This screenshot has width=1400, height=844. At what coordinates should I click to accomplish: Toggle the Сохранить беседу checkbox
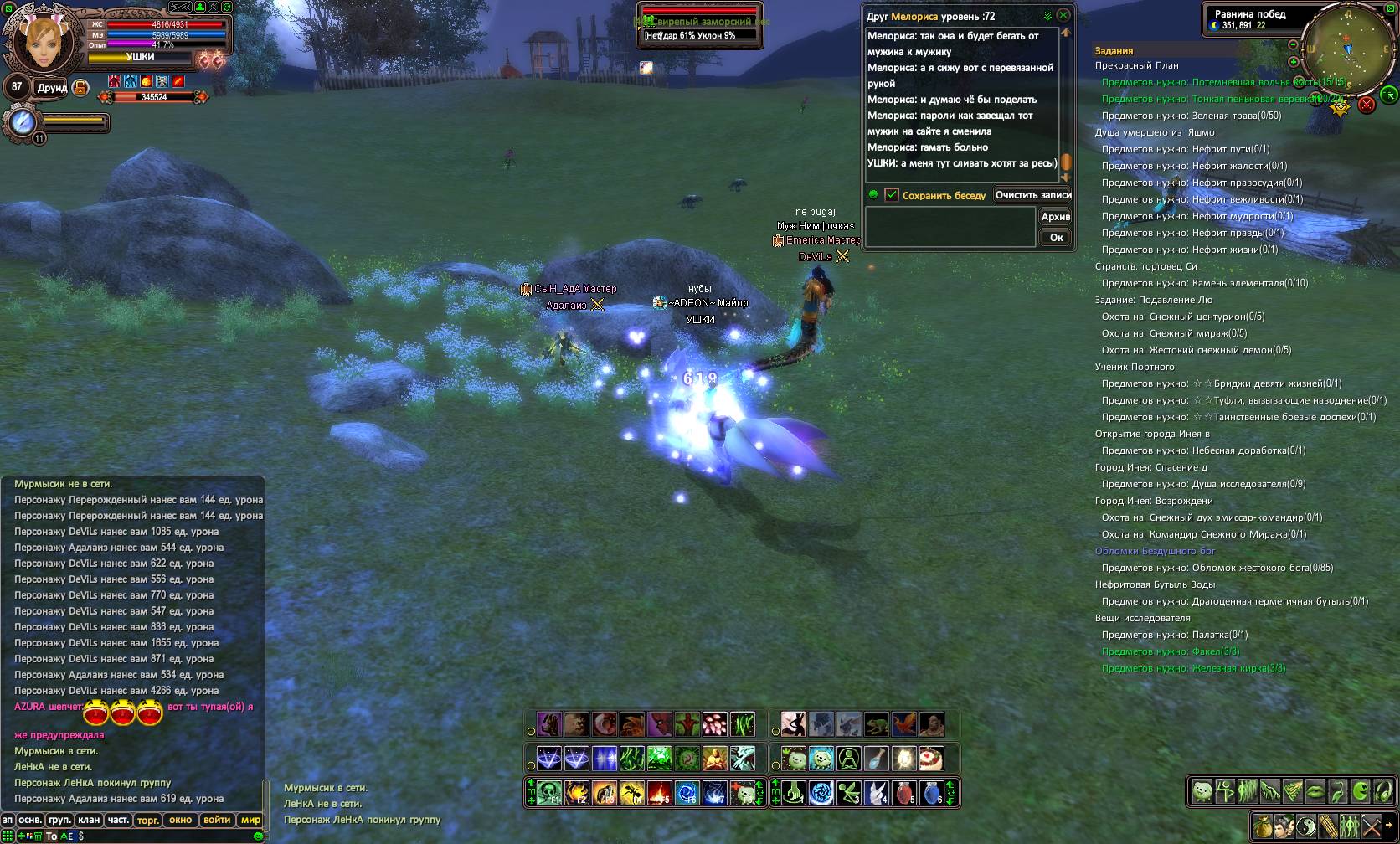click(892, 195)
